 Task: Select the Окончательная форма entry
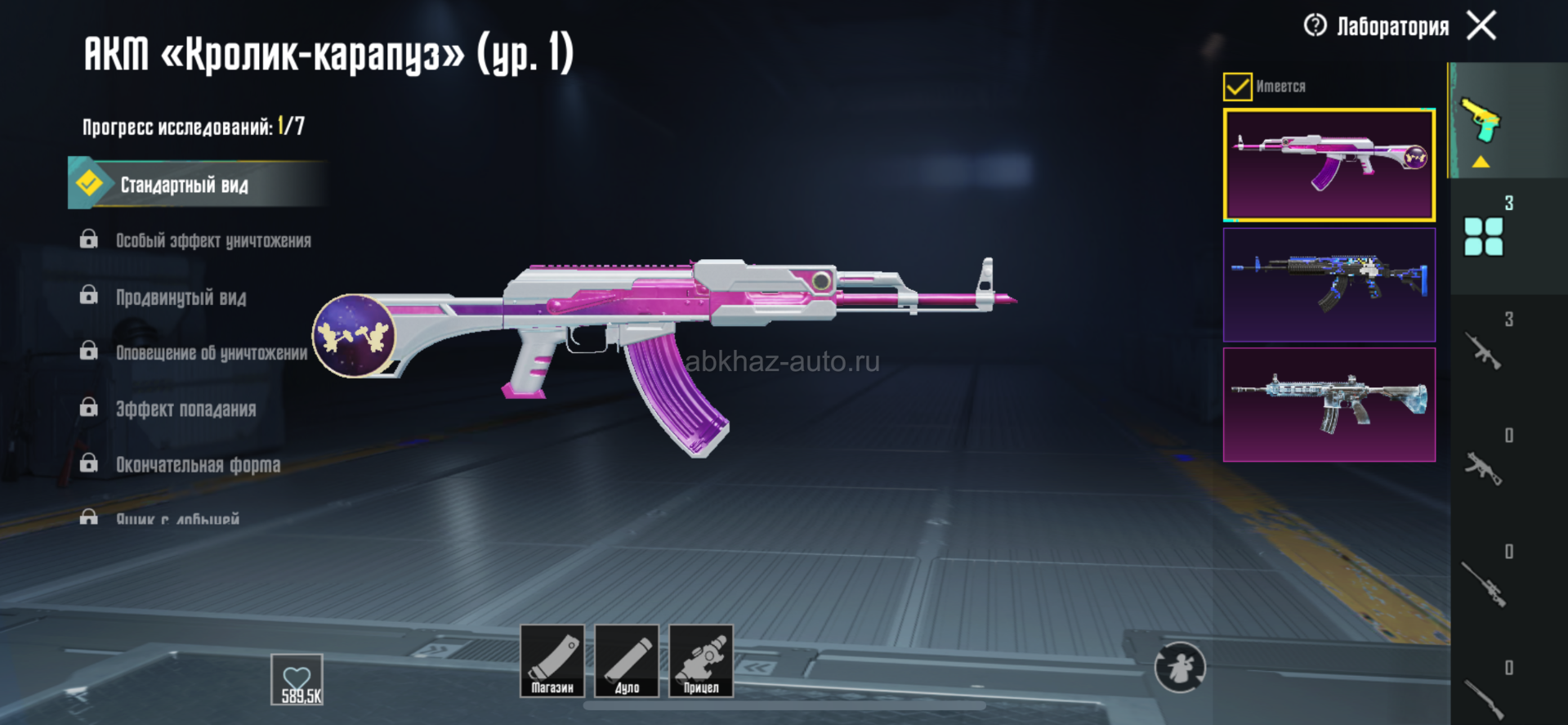pyautogui.click(x=198, y=464)
